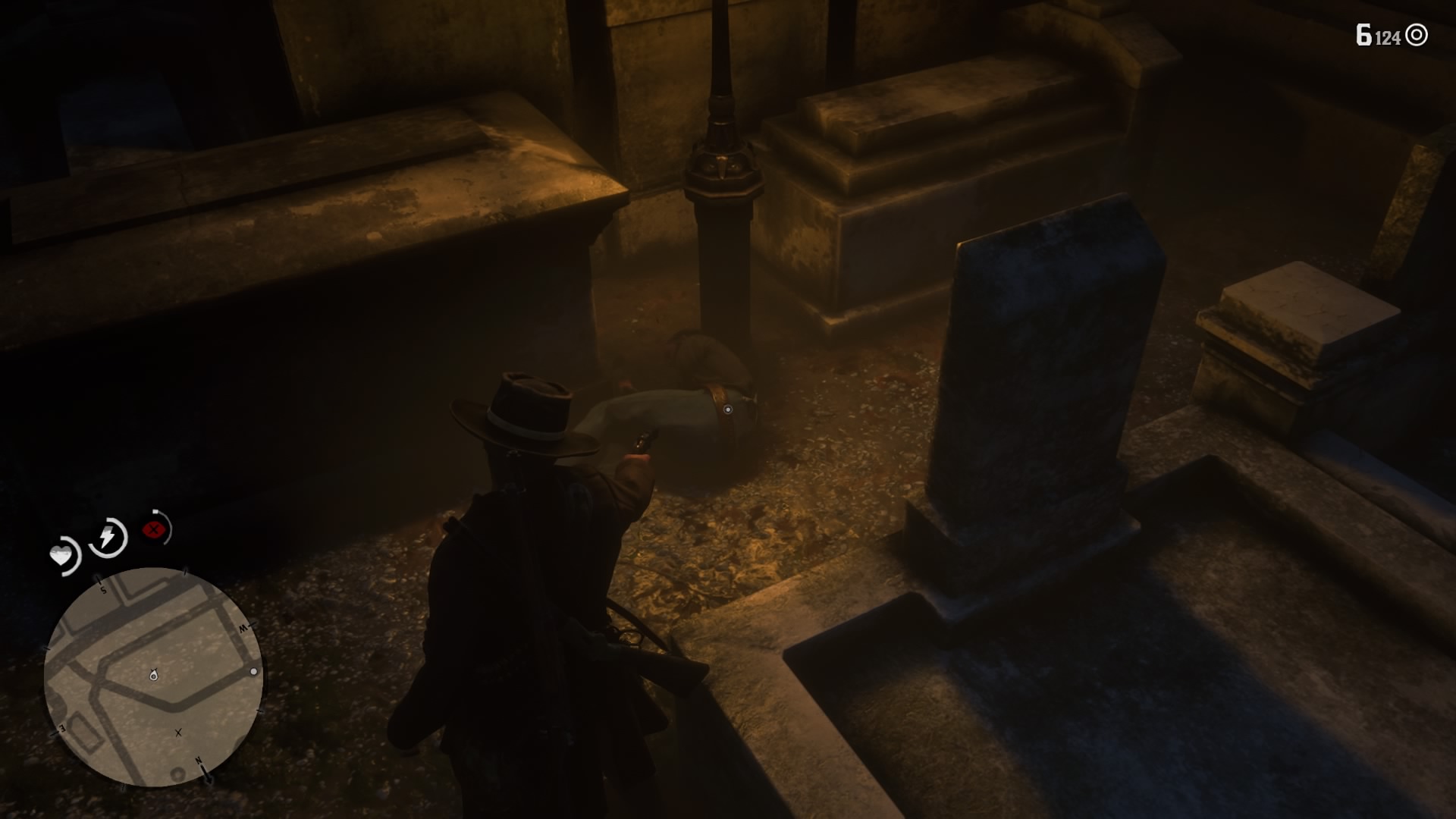The image size is (1456, 819).
Task: Click the S compass marker on the minimap
Action: (103, 590)
